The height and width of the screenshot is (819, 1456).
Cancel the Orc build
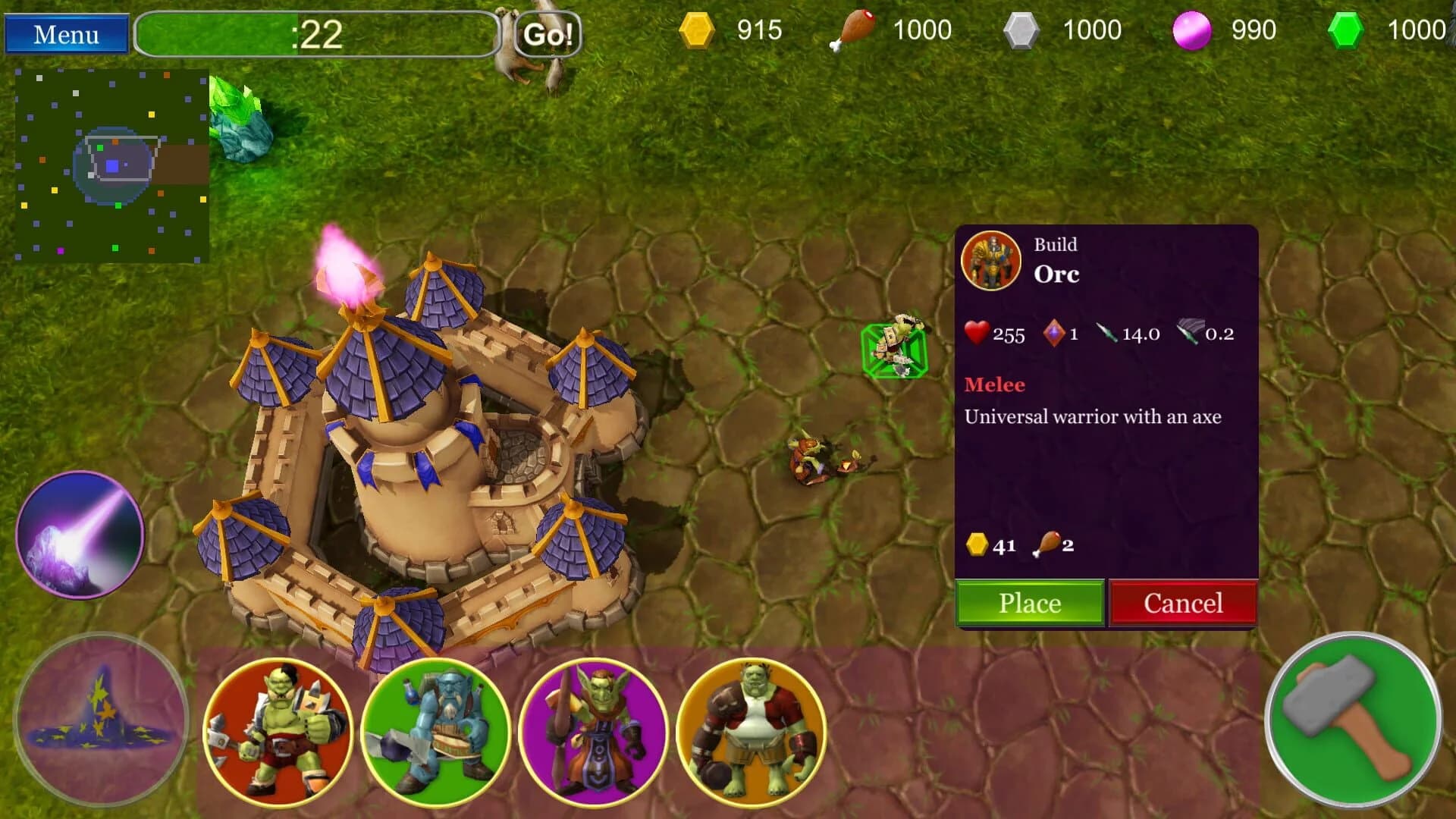[1183, 603]
